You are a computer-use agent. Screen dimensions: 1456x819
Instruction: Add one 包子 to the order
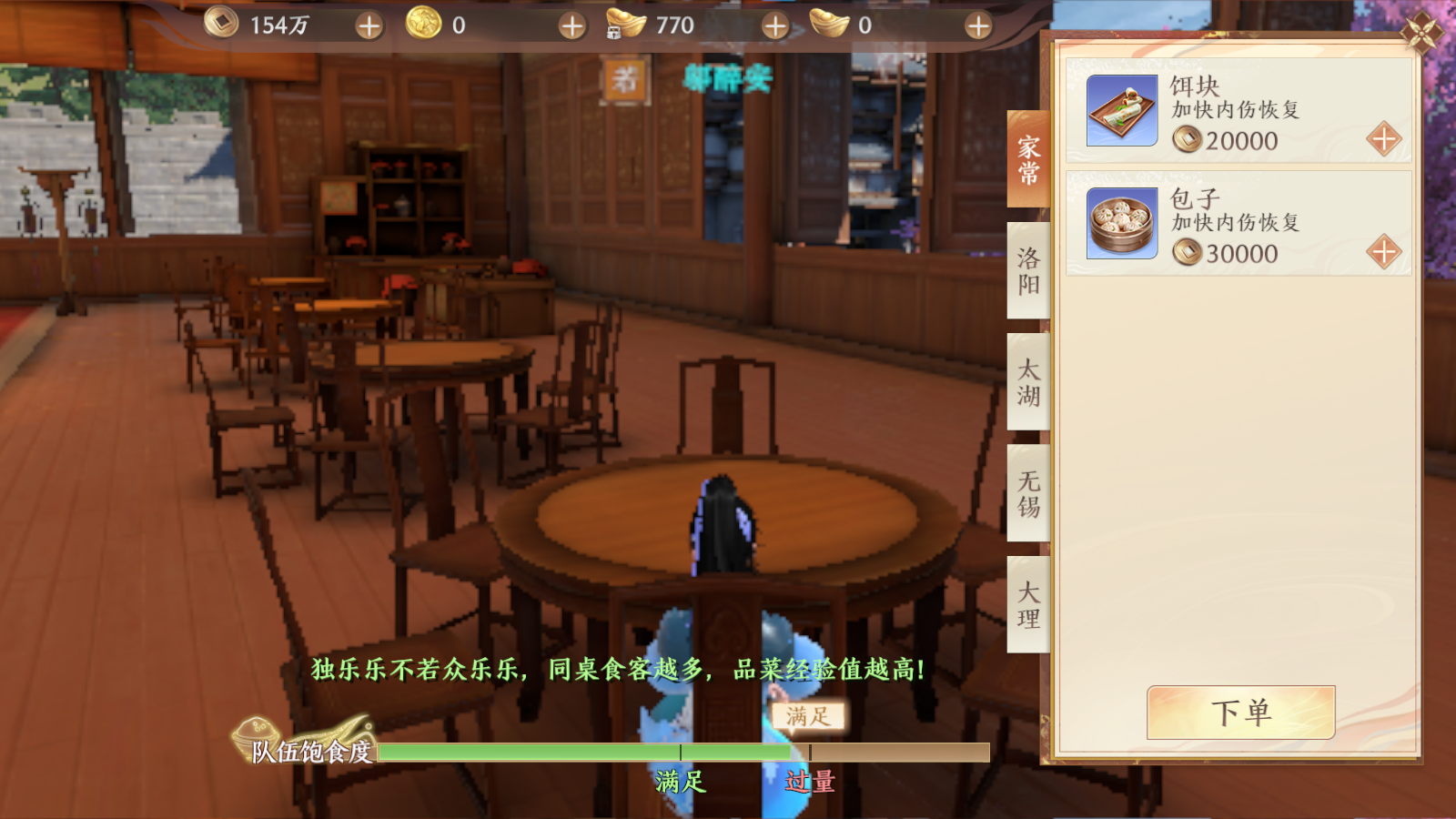click(1383, 252)
